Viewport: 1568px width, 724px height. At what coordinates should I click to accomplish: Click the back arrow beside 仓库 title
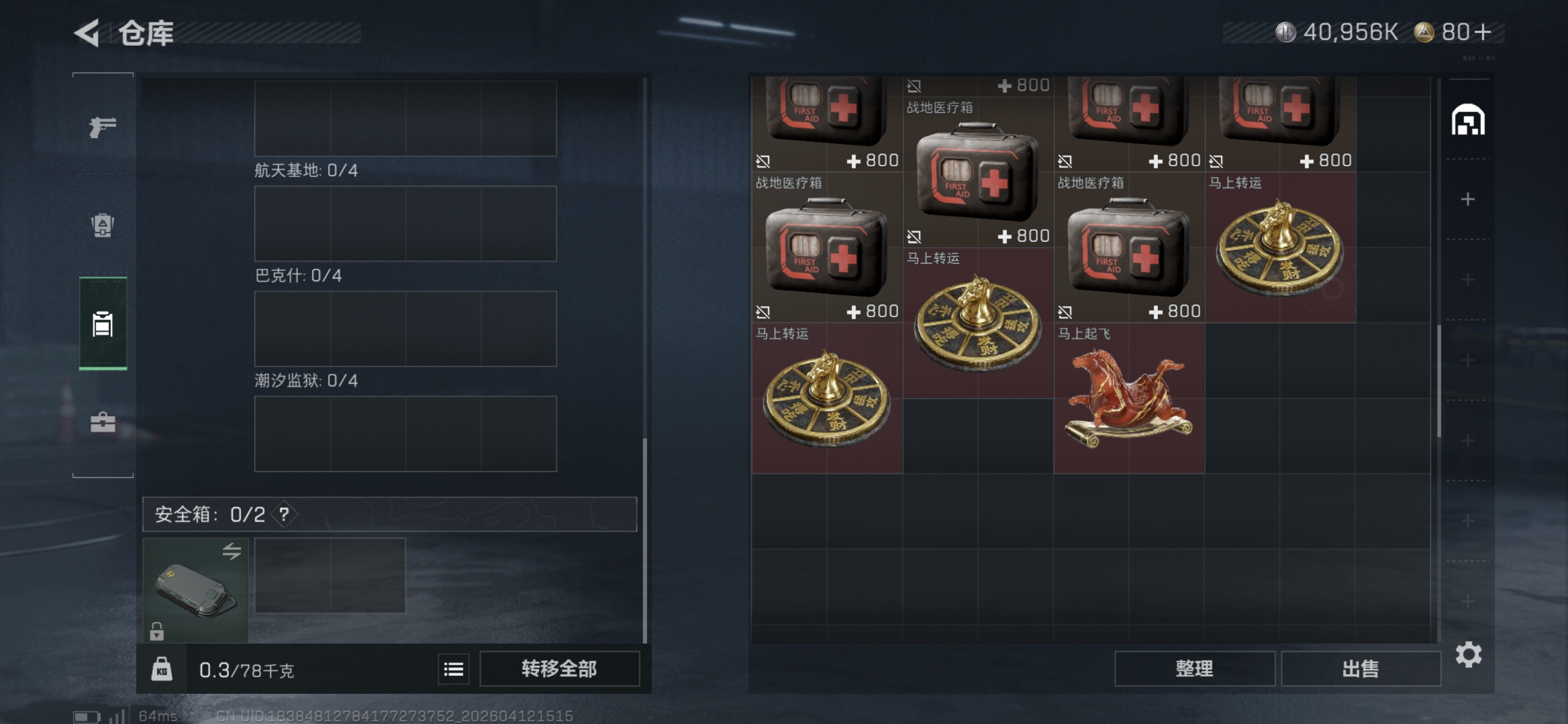click(x=87, y=33)
